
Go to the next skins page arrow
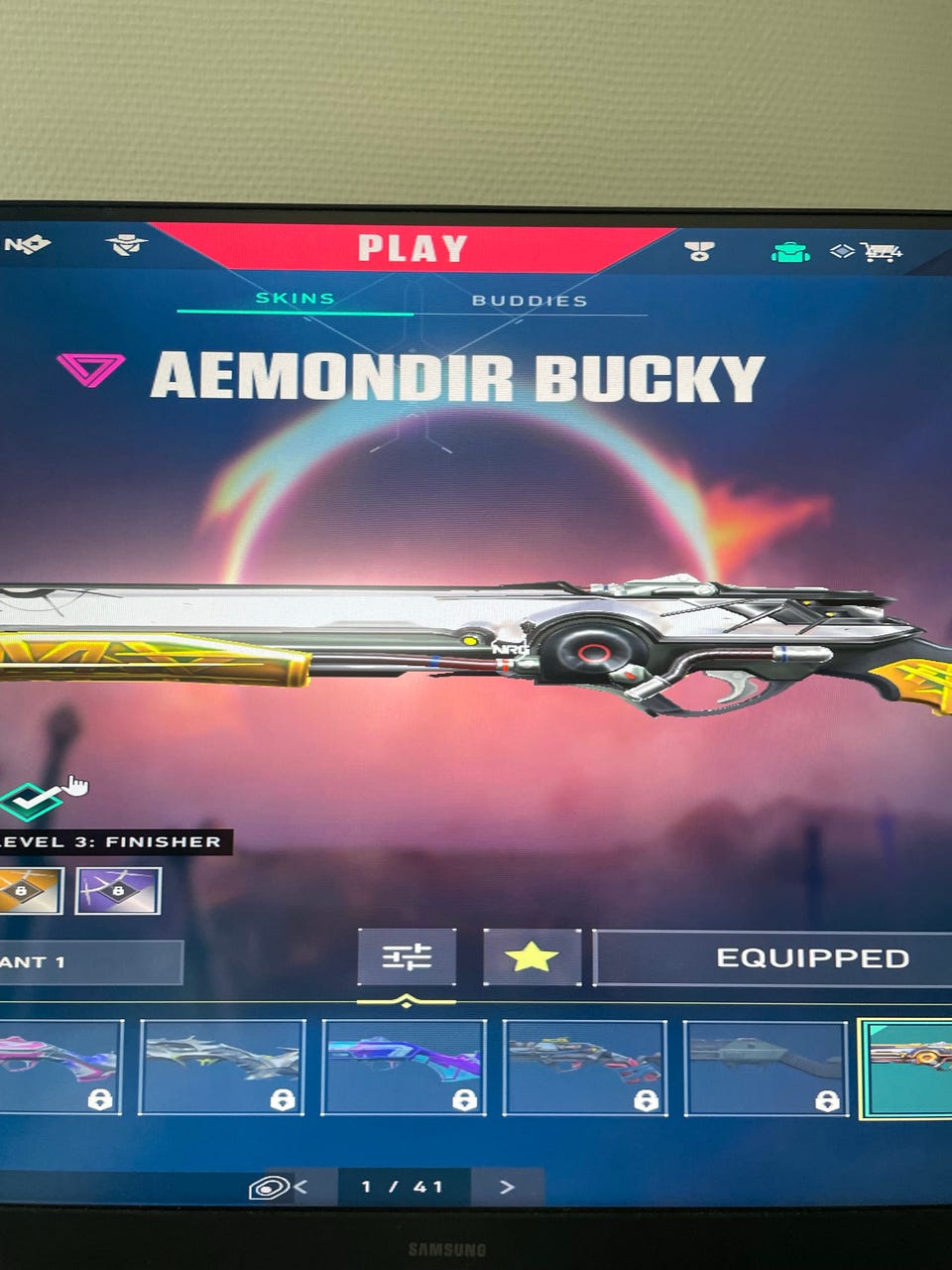click(507, 1187)
